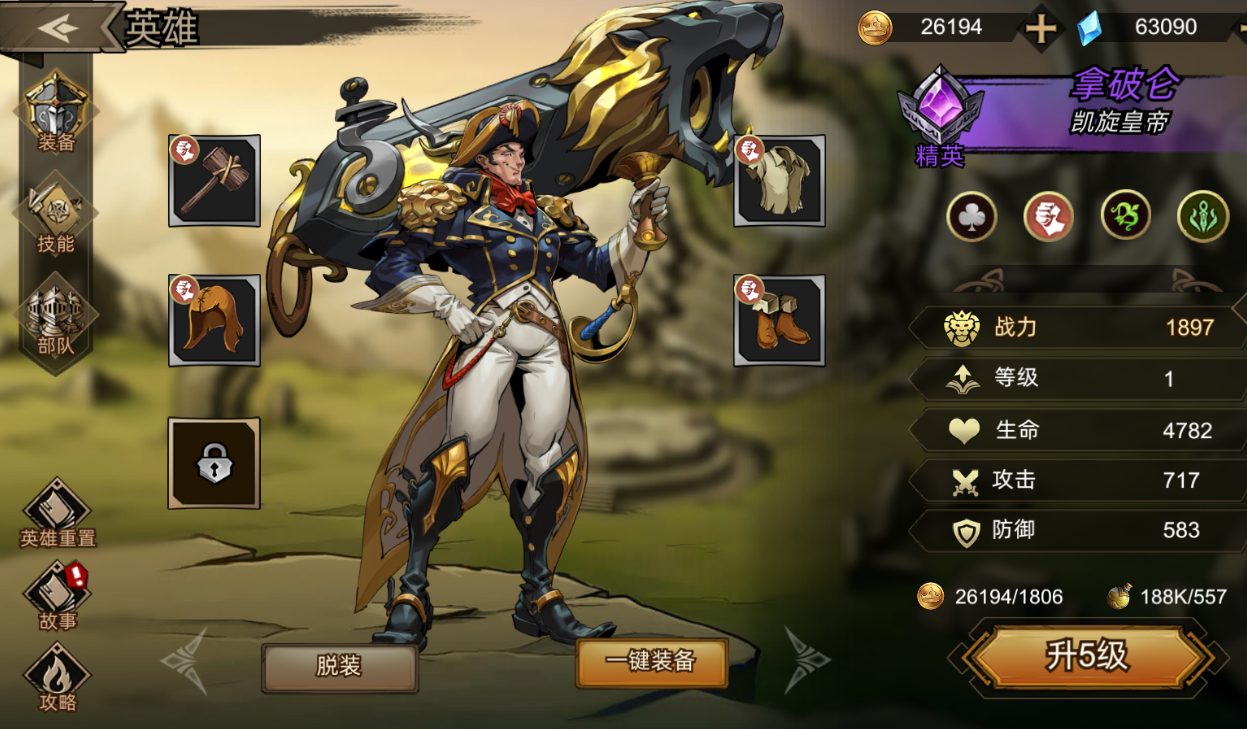The height and width of the screenshot is (729, 1247).
Task: Open the 攻略 strategy guide
Action: click(57, 677)
